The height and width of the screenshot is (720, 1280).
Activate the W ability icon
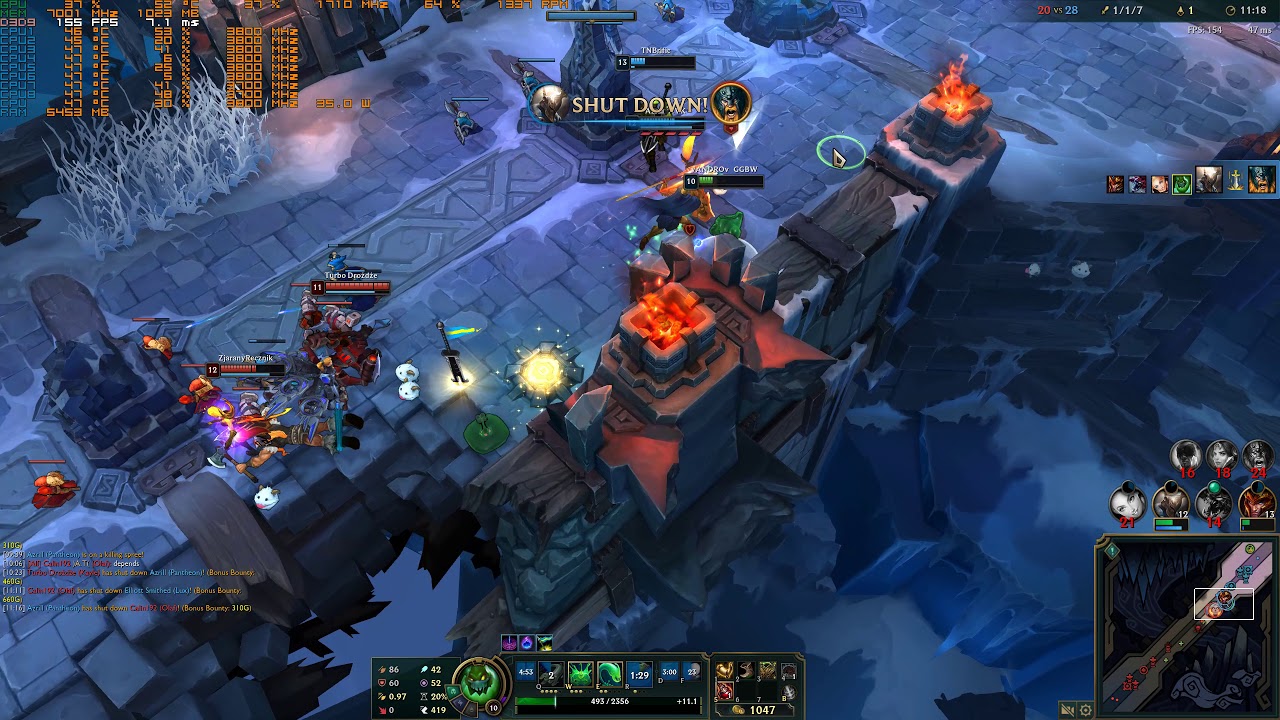(x=579, y=673)
